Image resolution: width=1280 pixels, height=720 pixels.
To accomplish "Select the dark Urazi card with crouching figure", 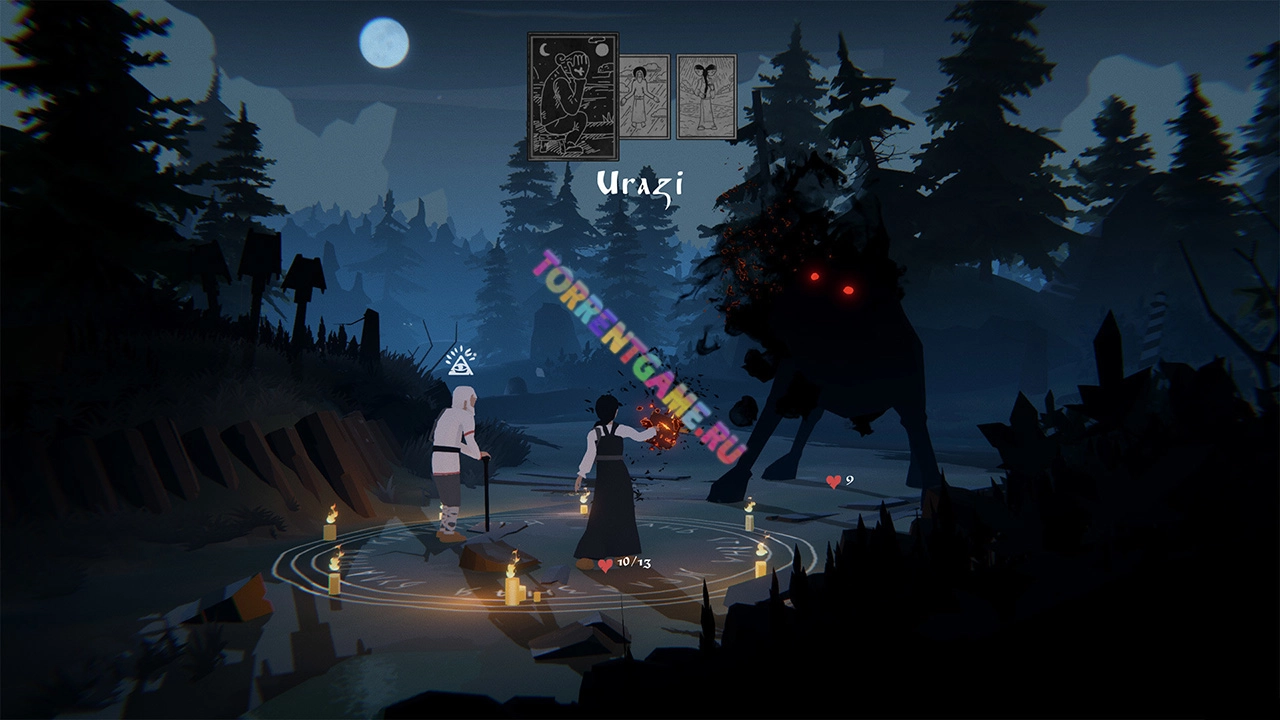I will point(572,96).
